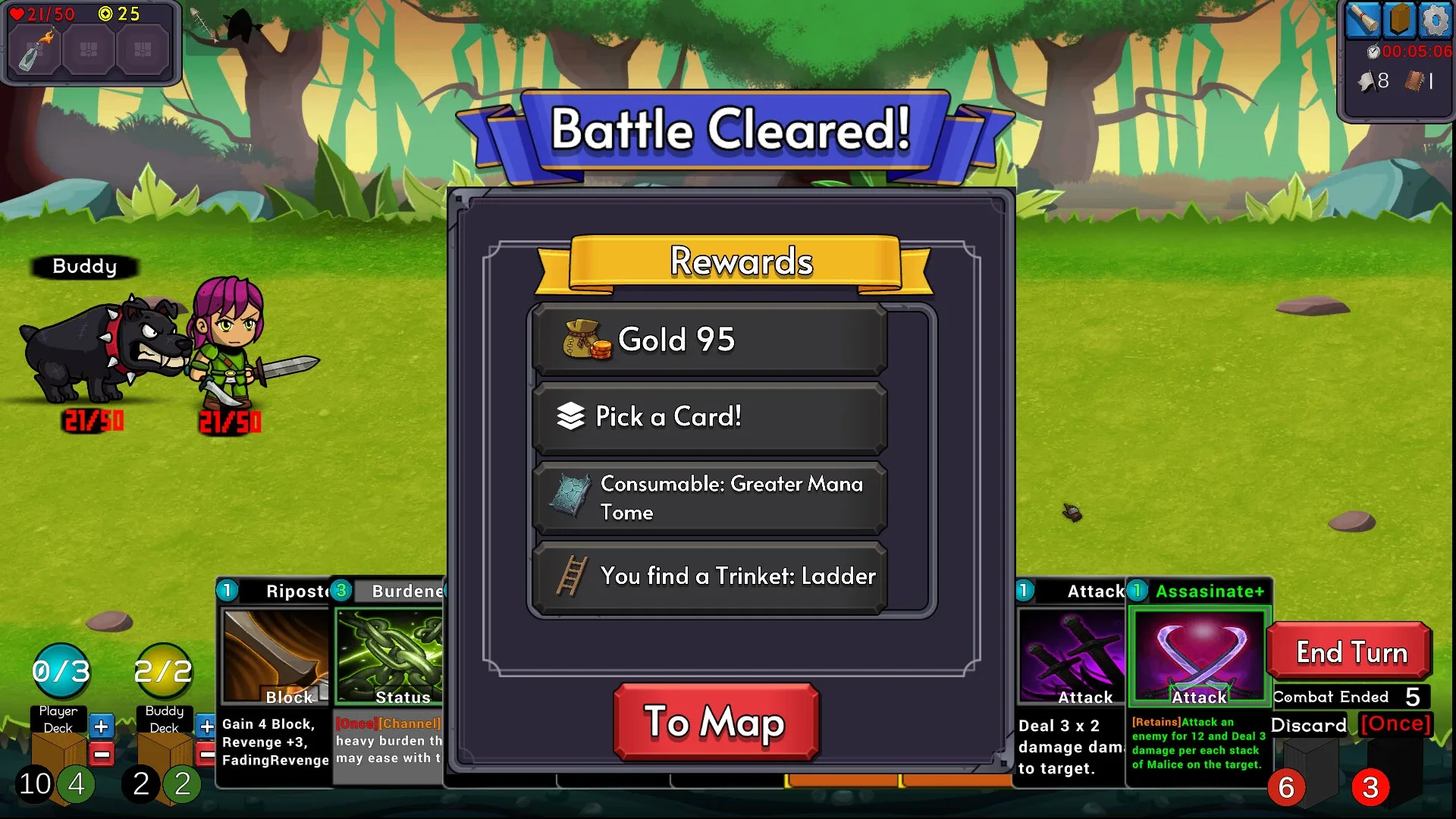Collect the Gold 95 reward
1456x819 pixels.
[x=709, y=340]
